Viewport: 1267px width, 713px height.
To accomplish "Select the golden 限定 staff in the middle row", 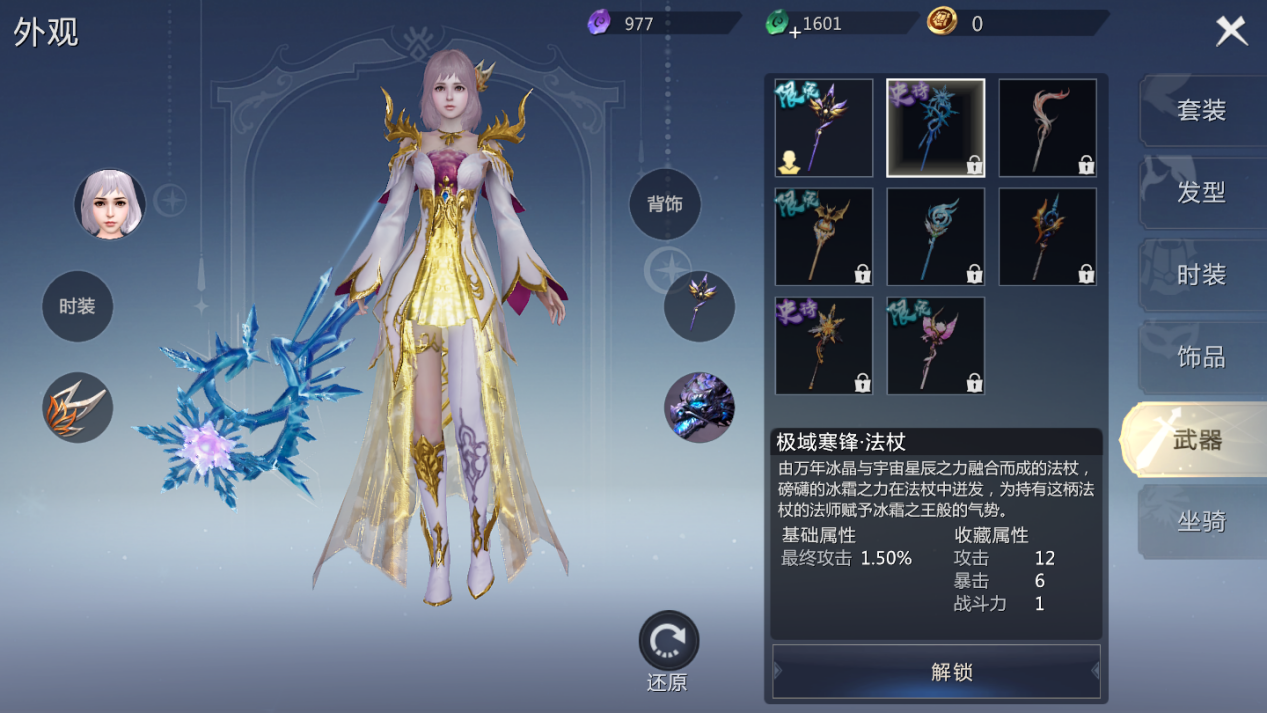I will tap(824, 237).
